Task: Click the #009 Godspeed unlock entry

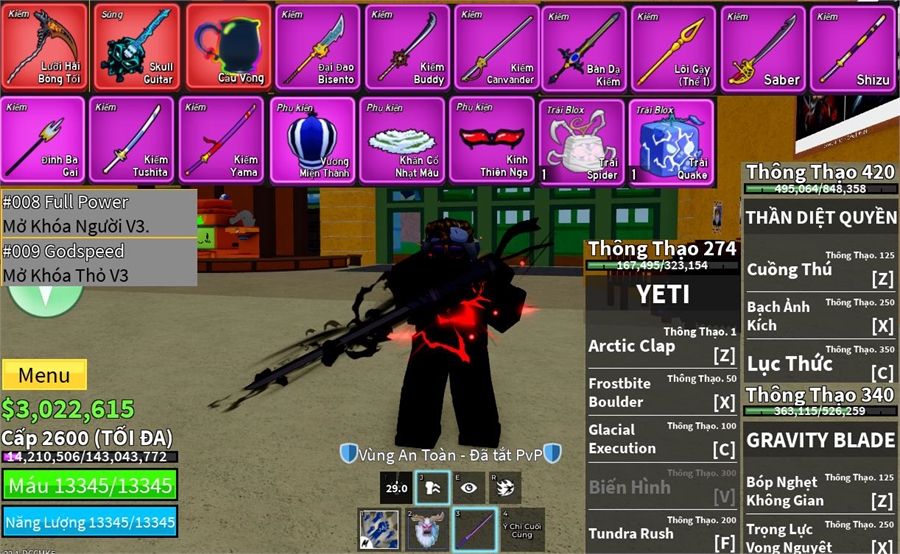Action: [98, 263]
